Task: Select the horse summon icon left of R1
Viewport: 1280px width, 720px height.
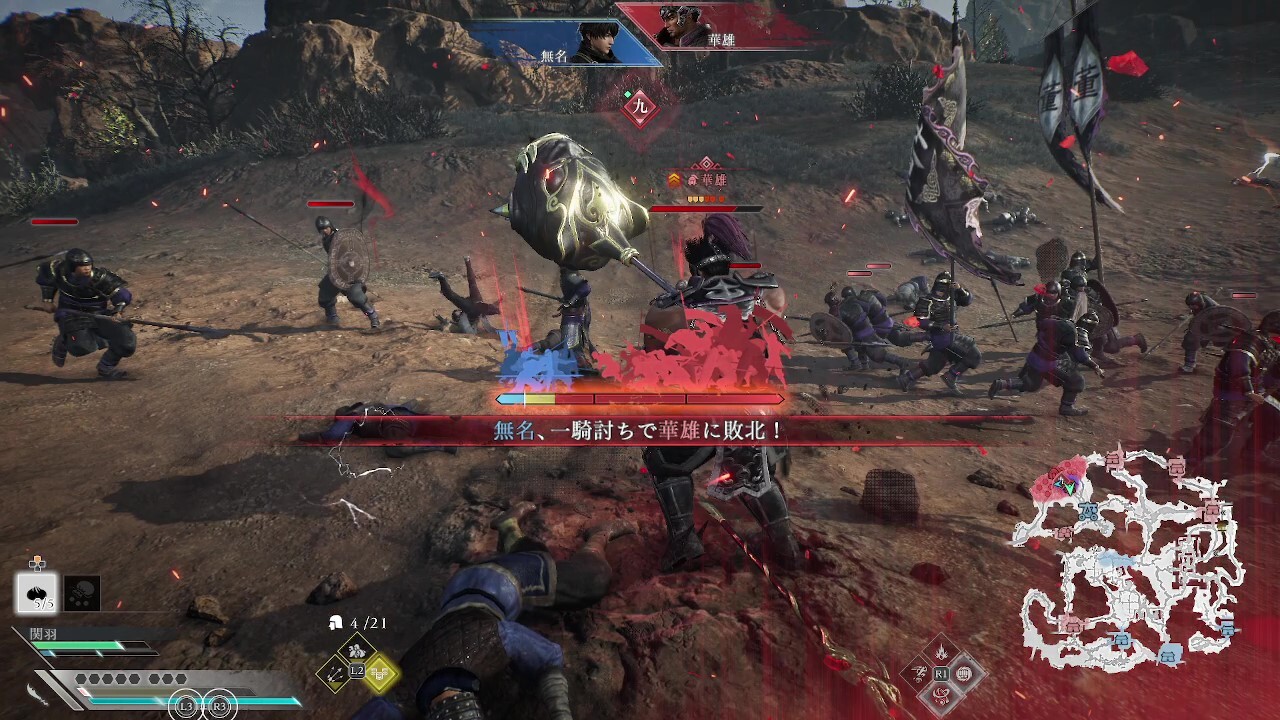Action: point(918,673)
